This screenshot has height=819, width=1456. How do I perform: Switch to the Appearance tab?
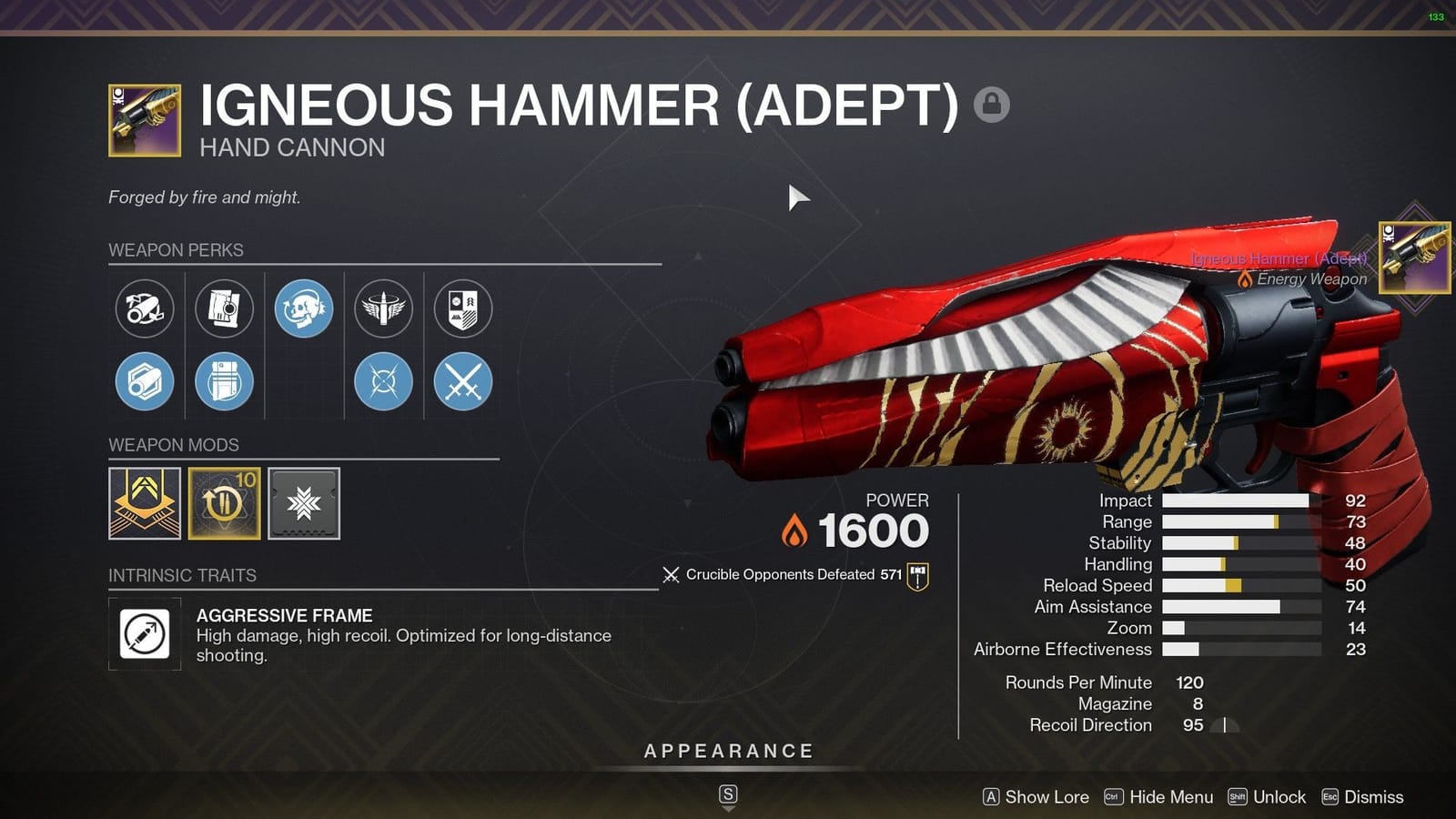pyautogui.click(x=727, y=751)
